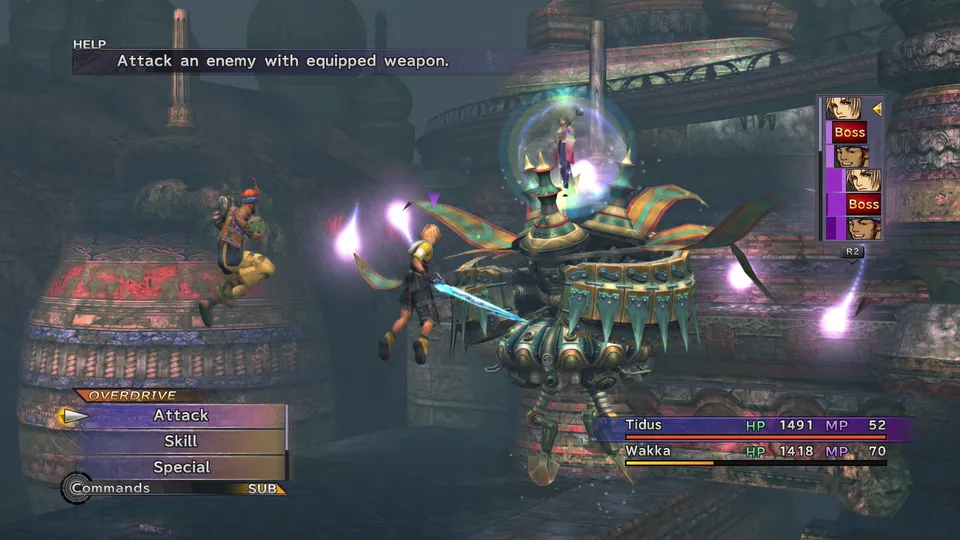This screenshot has height=540, width=960.
Task: Select the Attack command
Action: [x=181, y=415]
